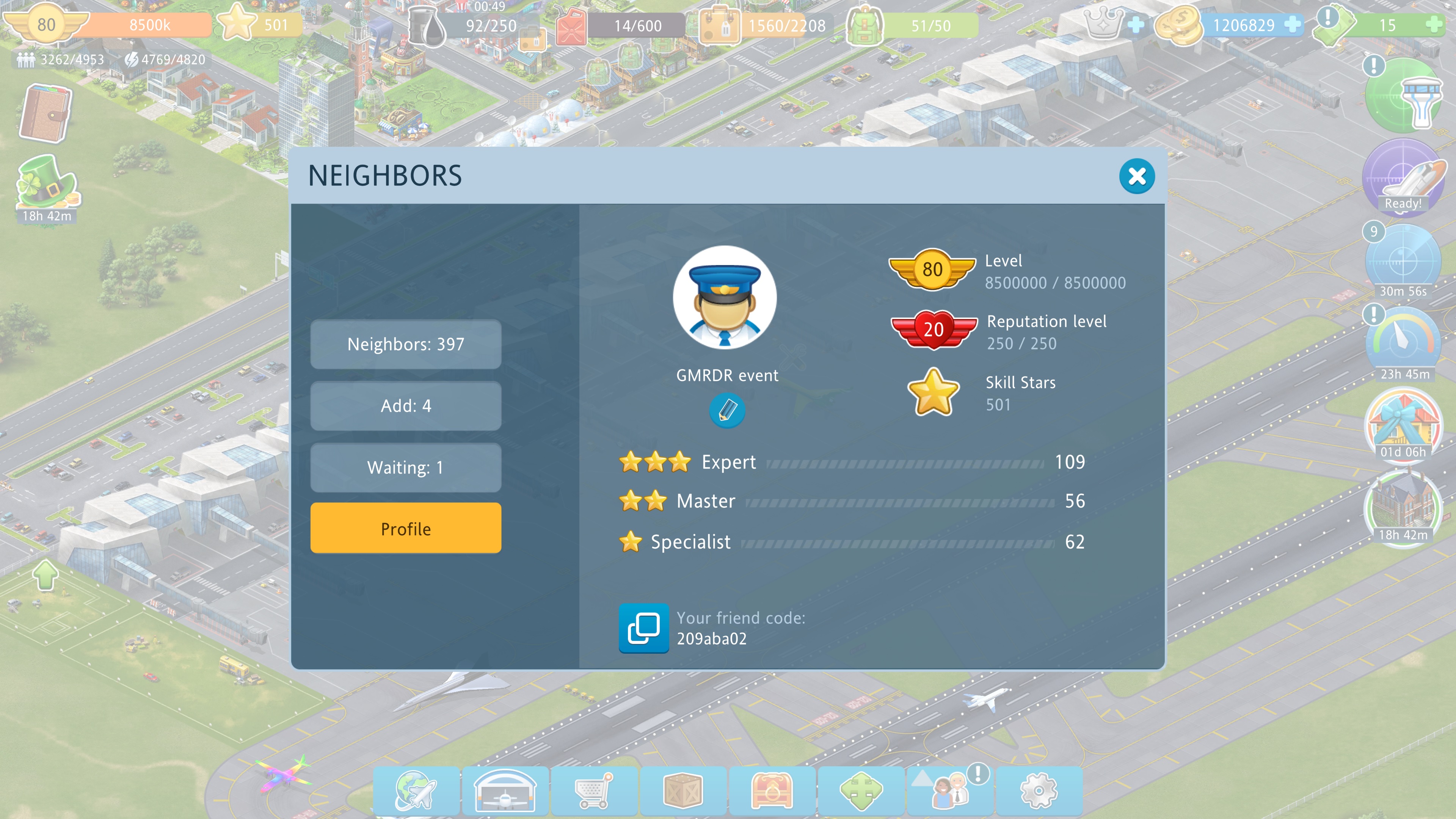Edit the GMRDR event name with pencil
The image size is (1456, 819).
click(727, 410)
